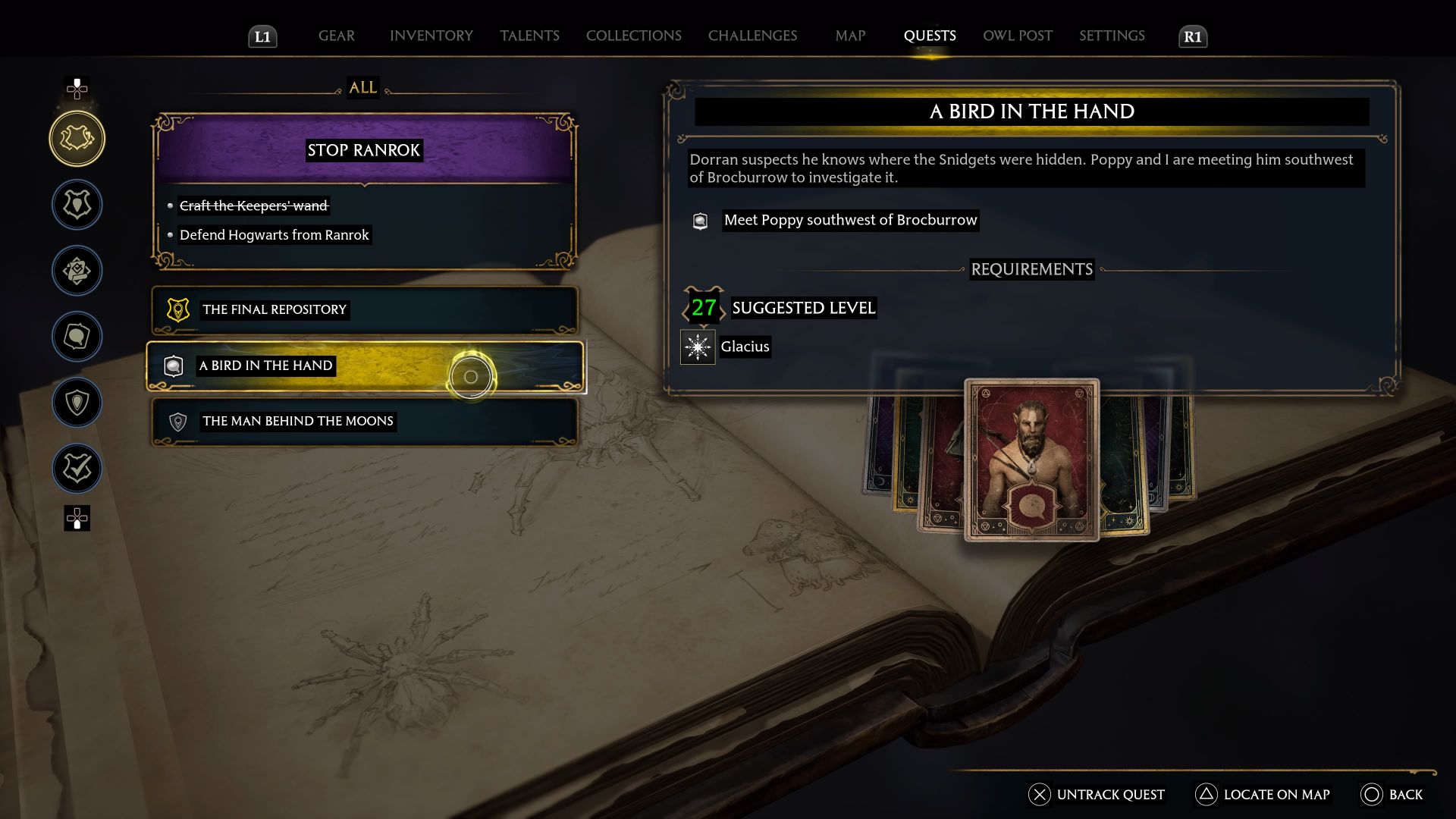The image size is (1456, 819).
Task: Open the side quests speech bubble category
Action: click(77, 337)
